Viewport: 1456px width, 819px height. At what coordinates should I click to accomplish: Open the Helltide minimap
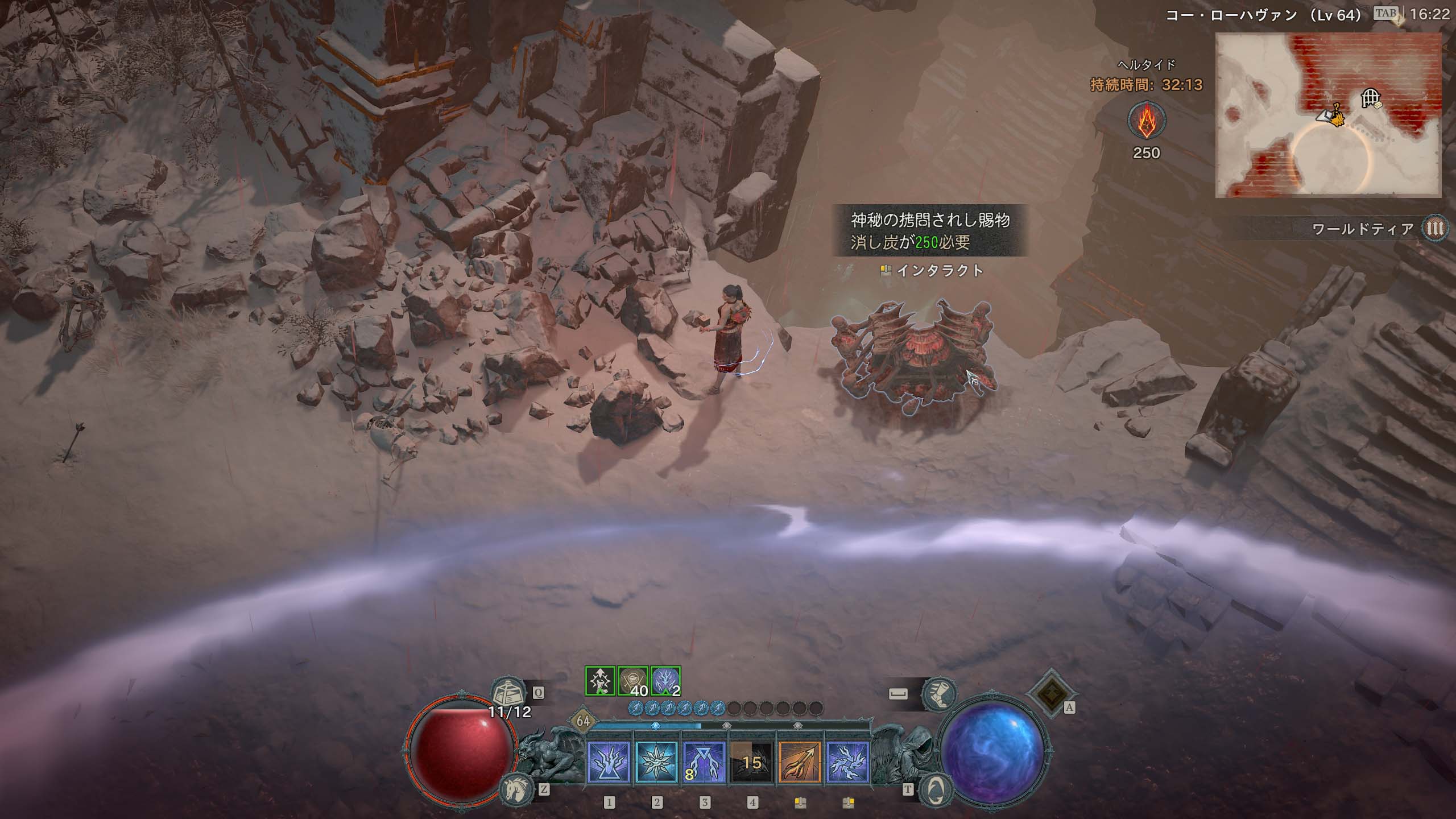(1327, 115)
